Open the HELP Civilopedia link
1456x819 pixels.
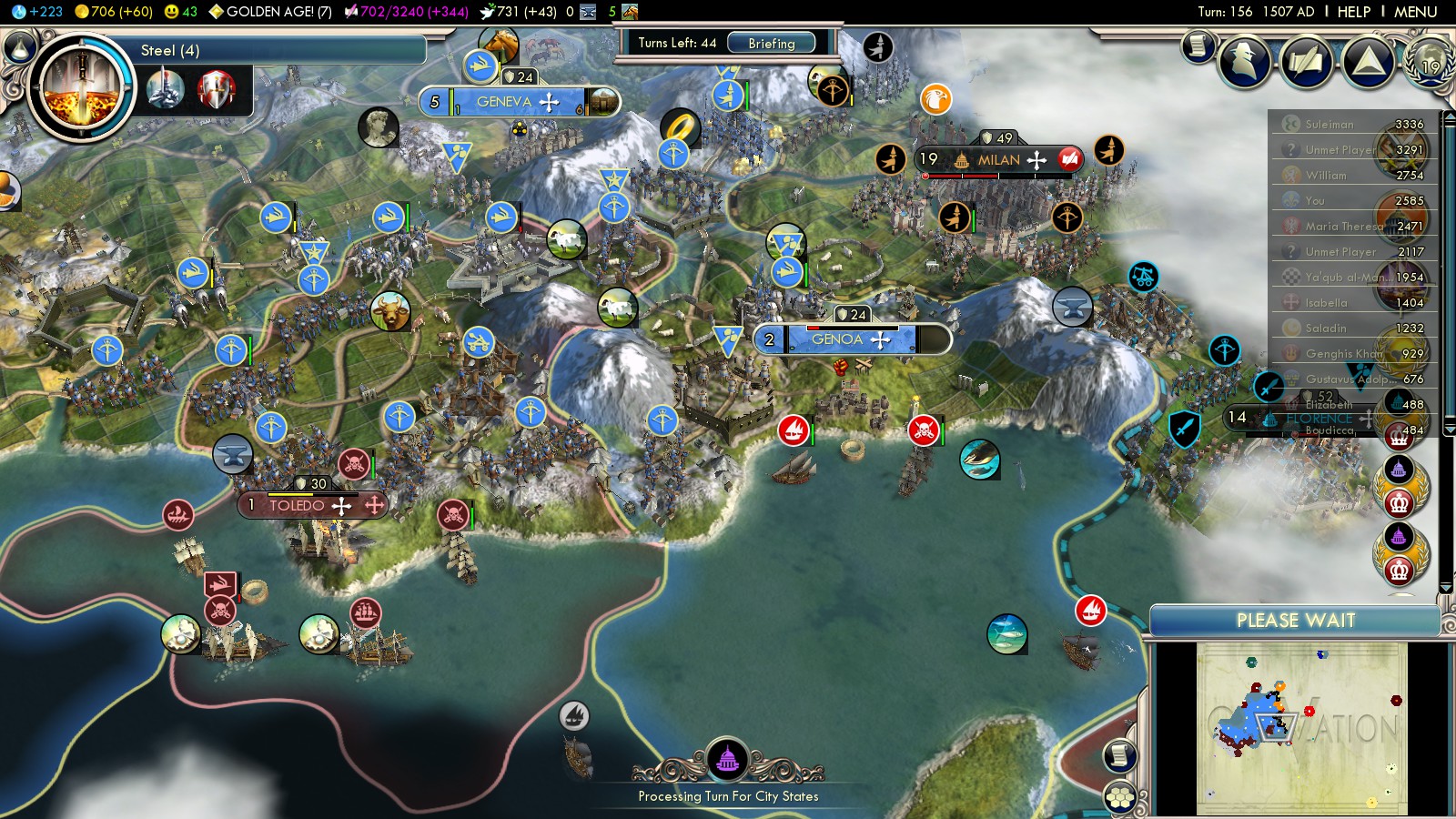coord(1353,12)
